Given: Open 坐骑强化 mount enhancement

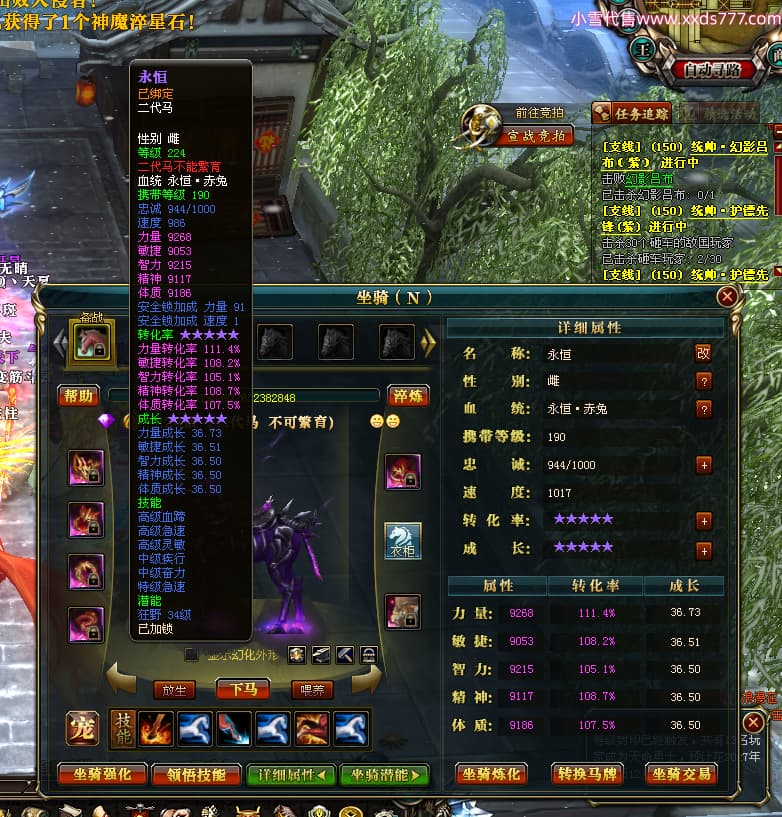Looking at the screenshot, I should tap(103, 774).
